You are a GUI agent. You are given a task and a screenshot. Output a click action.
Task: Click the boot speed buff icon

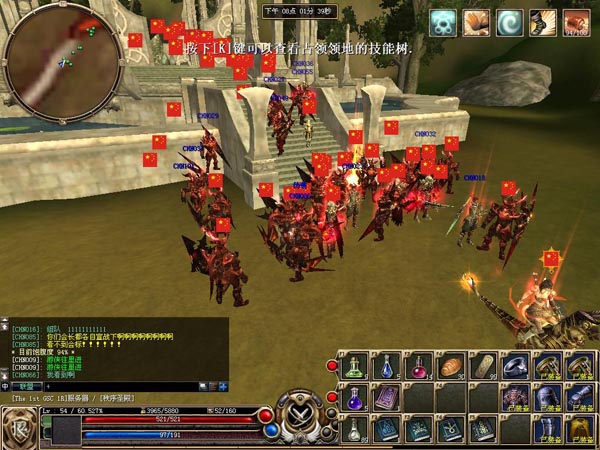click(543, 23)
